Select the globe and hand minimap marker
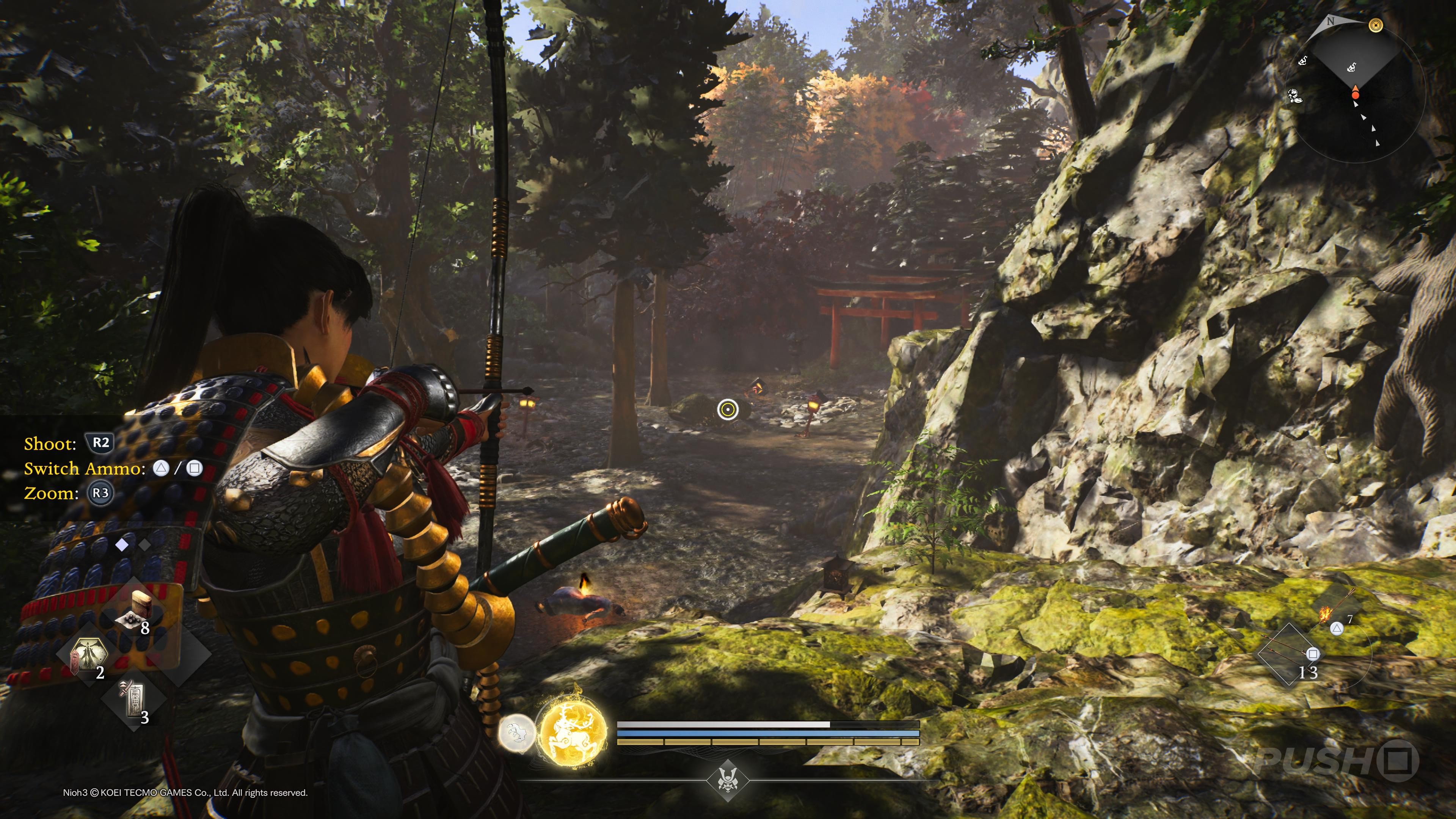This screenshot has width=1456, height=819. point(1295,95)
